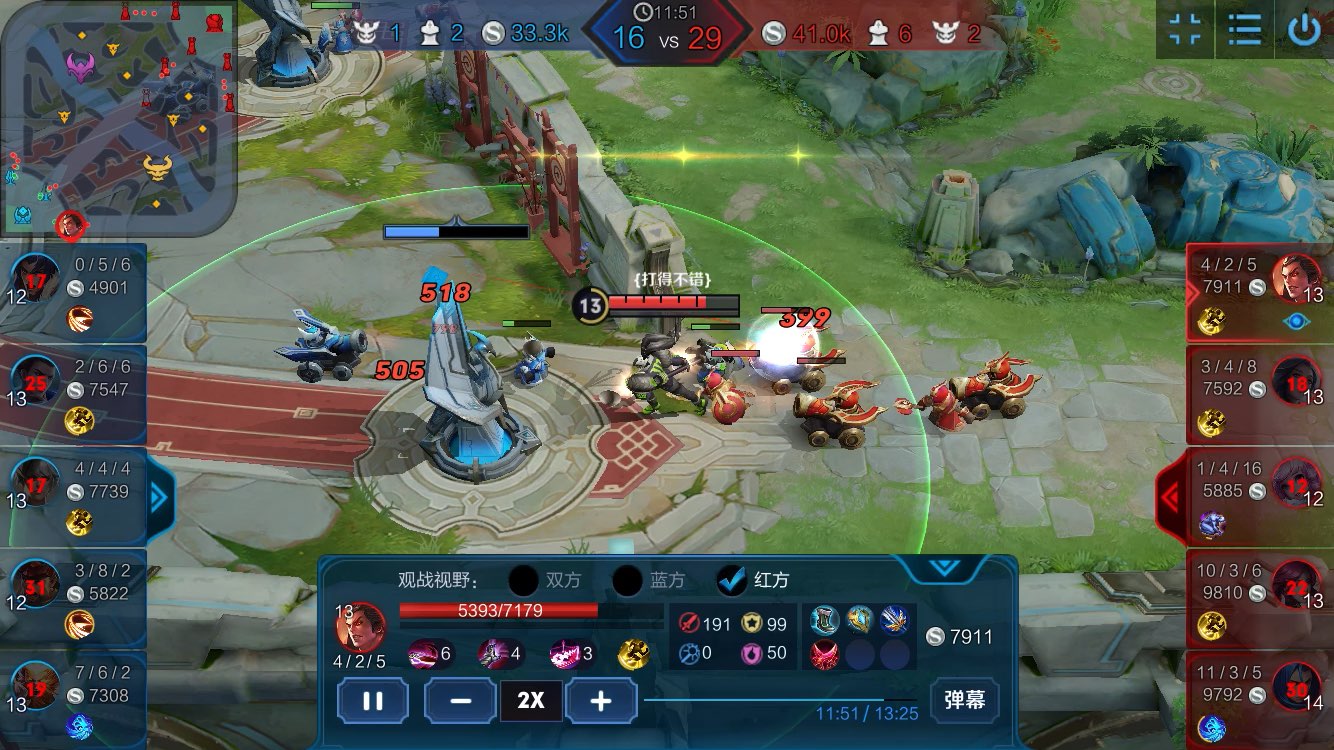
Task: Increase playback speed with the plus button
Action: click(x=601, y=700)
